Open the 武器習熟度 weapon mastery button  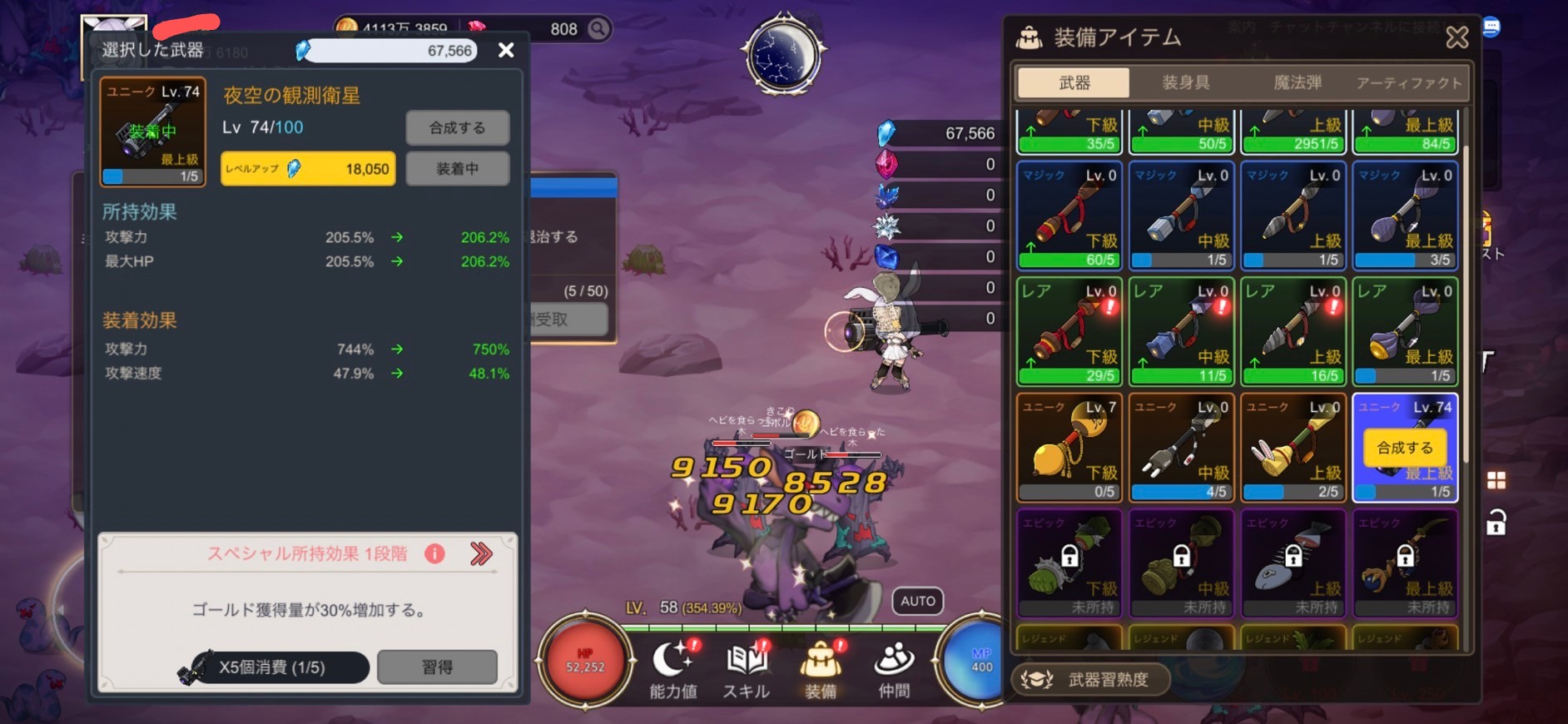click(x=1090, y=679)
